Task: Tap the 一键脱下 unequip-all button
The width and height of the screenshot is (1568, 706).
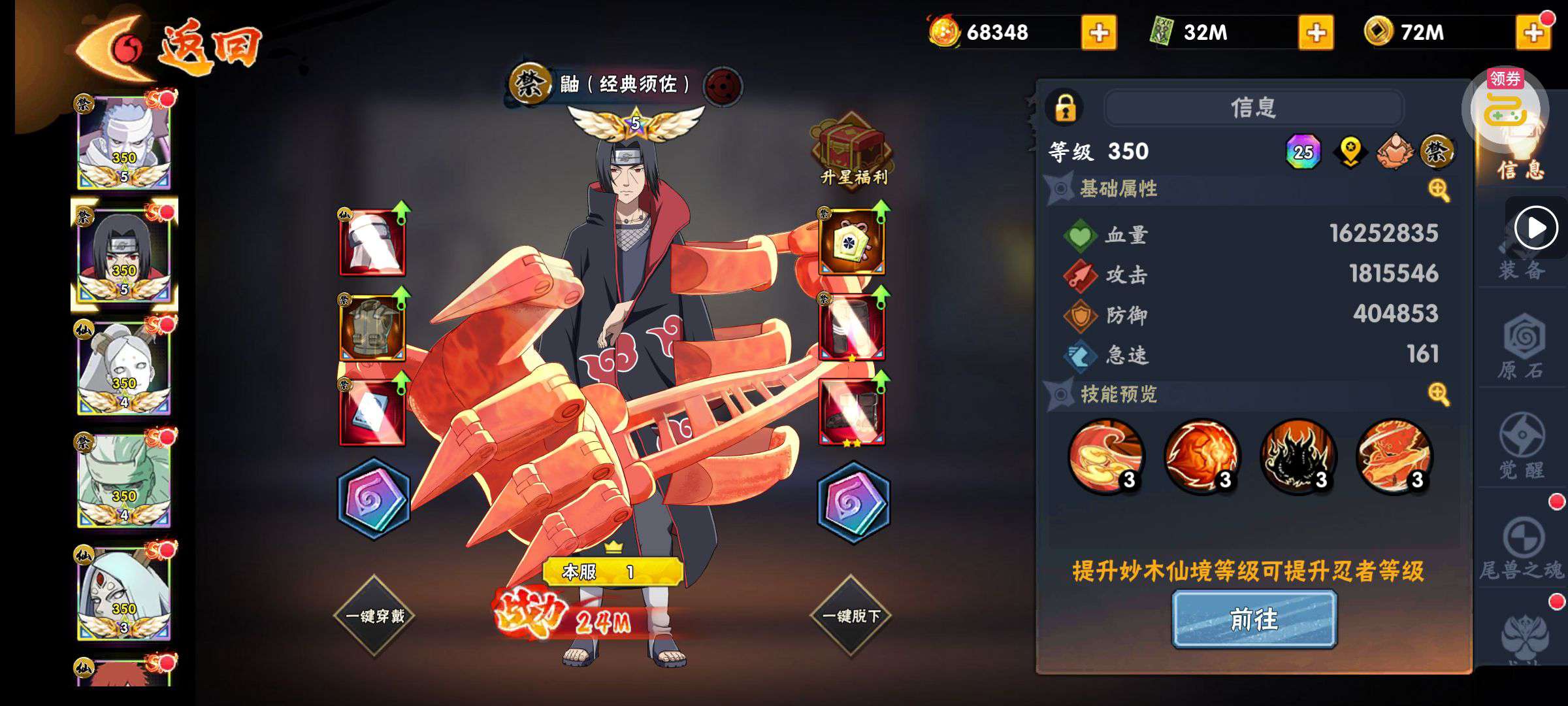Action: tap(851, 615)
